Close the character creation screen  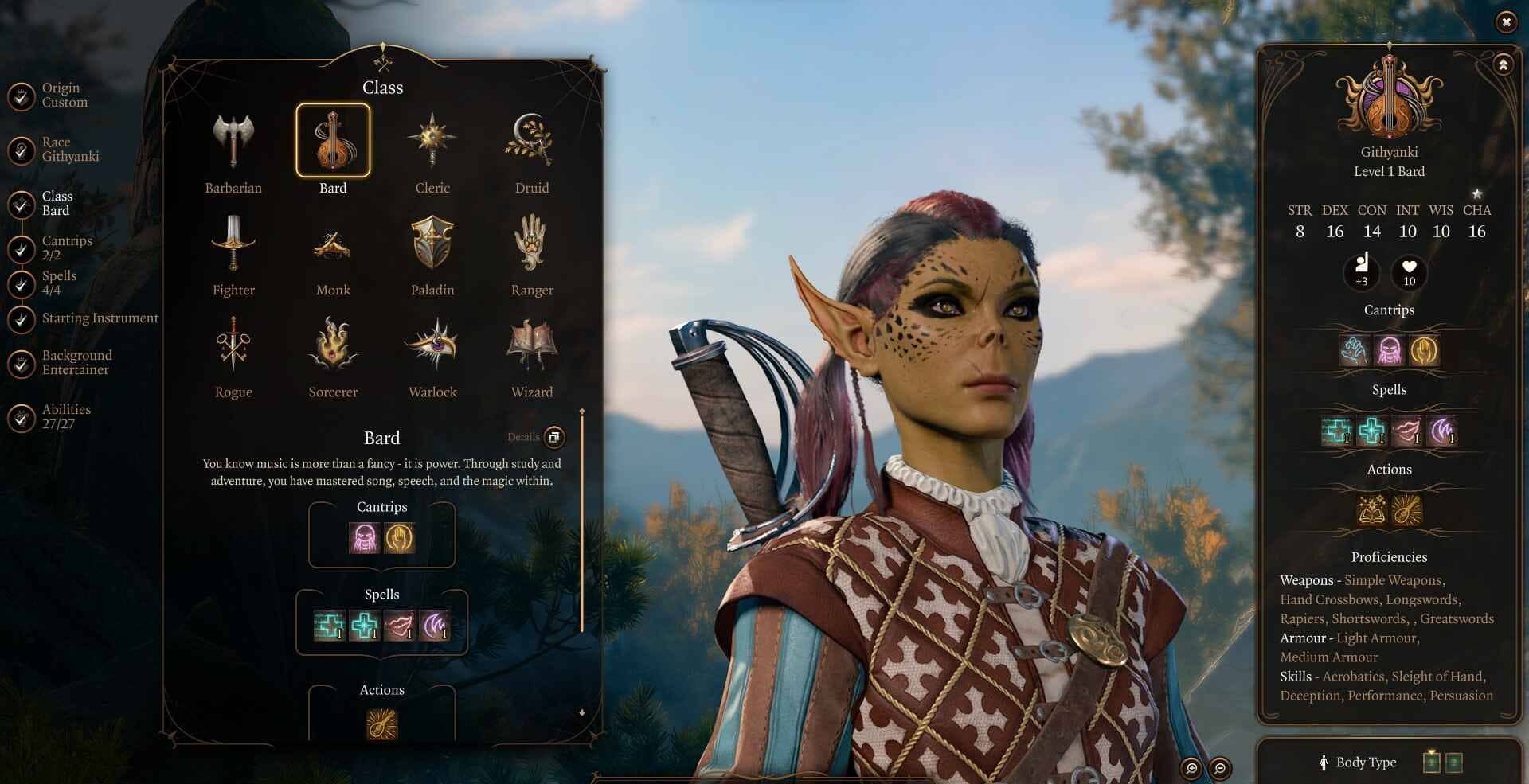(x=1506, y=22)
